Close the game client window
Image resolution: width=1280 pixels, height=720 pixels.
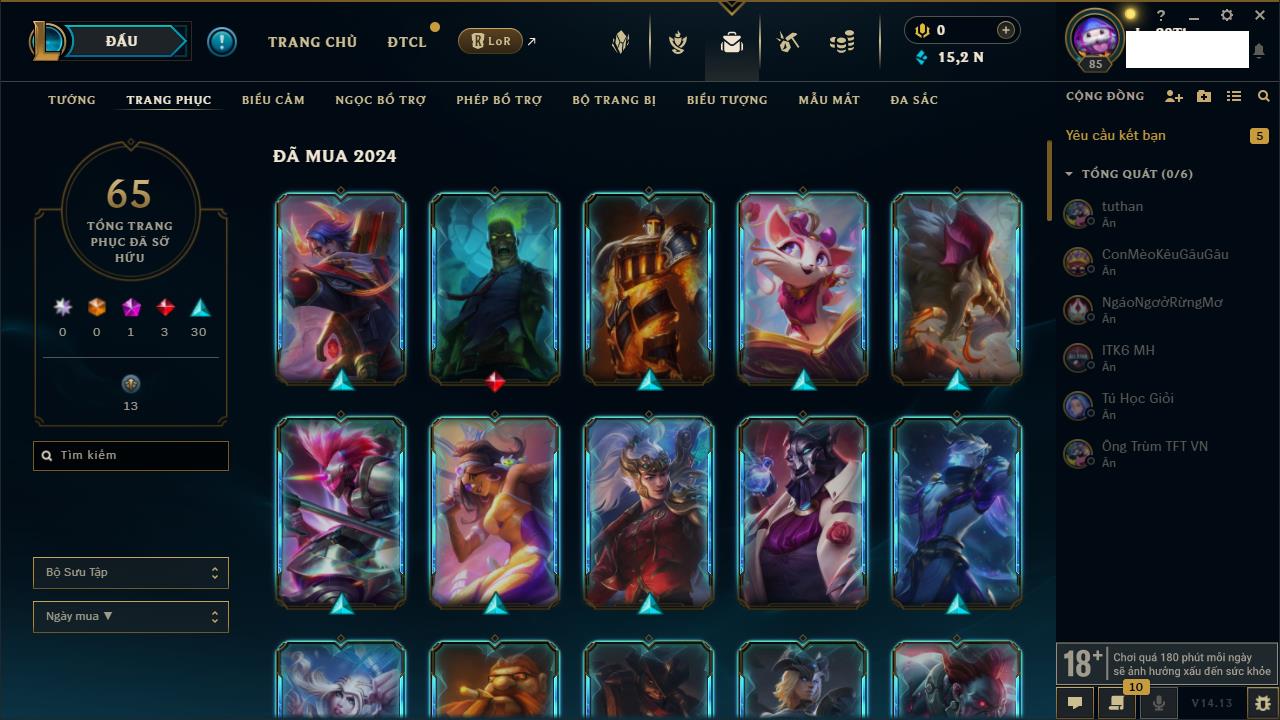(1259, 16)
